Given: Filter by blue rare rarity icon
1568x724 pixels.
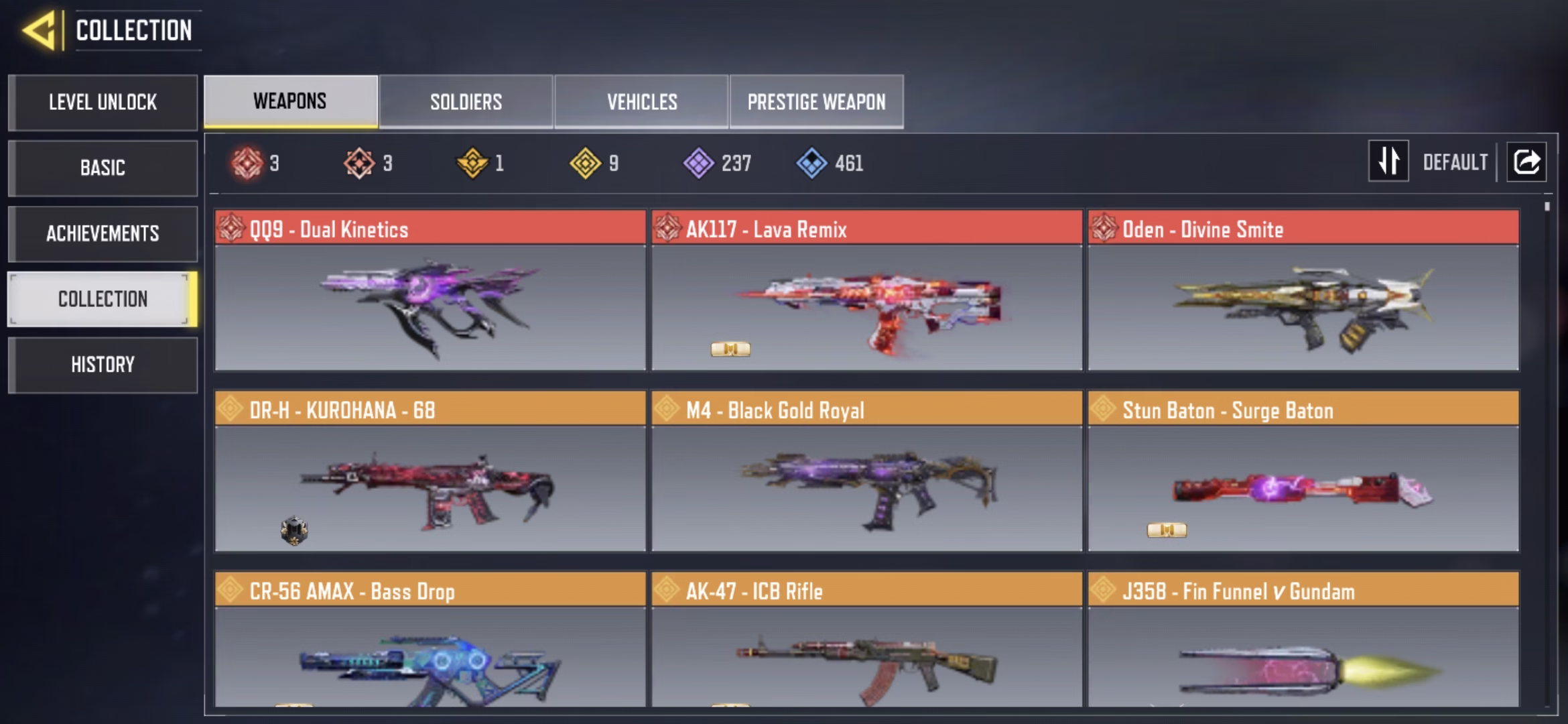Looking at the screenshot, I should 811,163.
